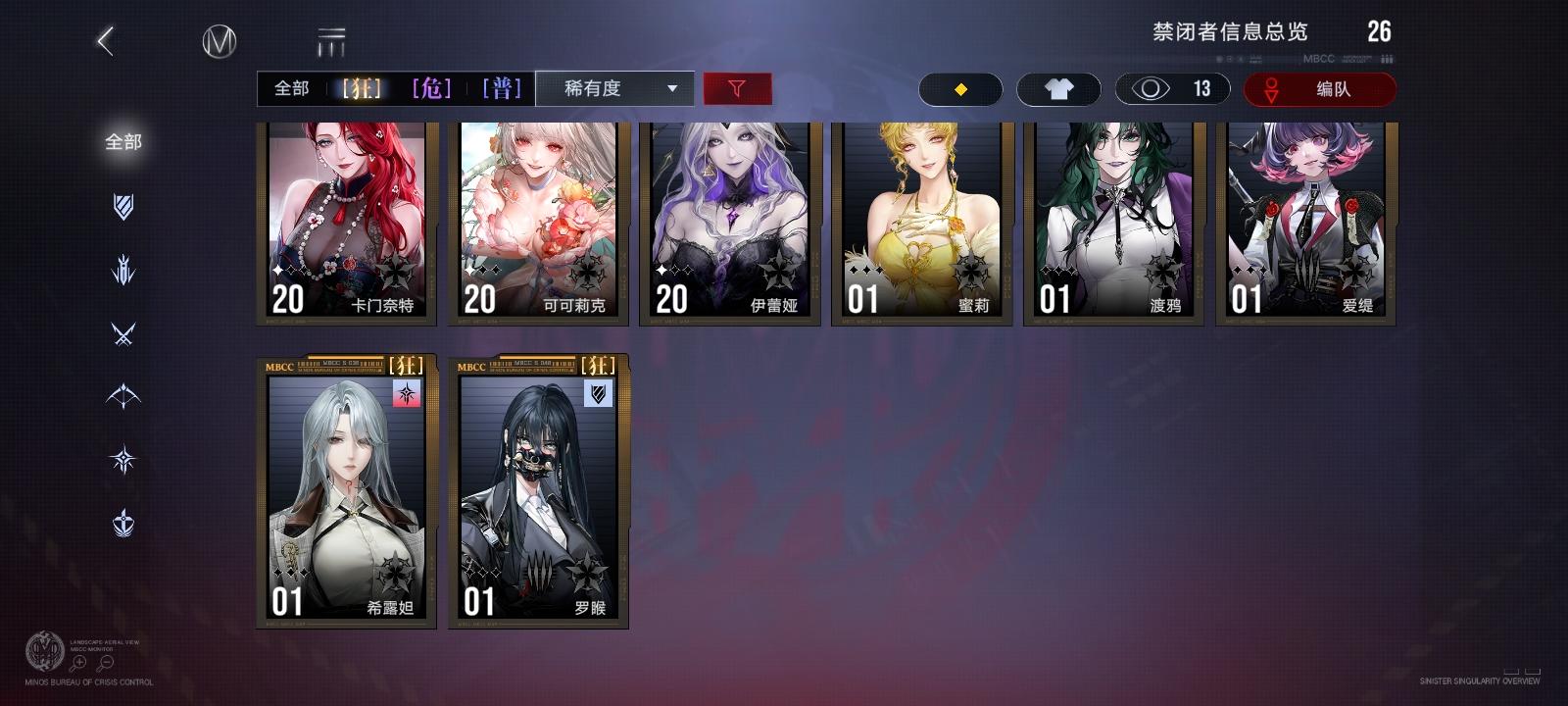
Task: Select the crossed blades class icon
Action: [123, 334]
